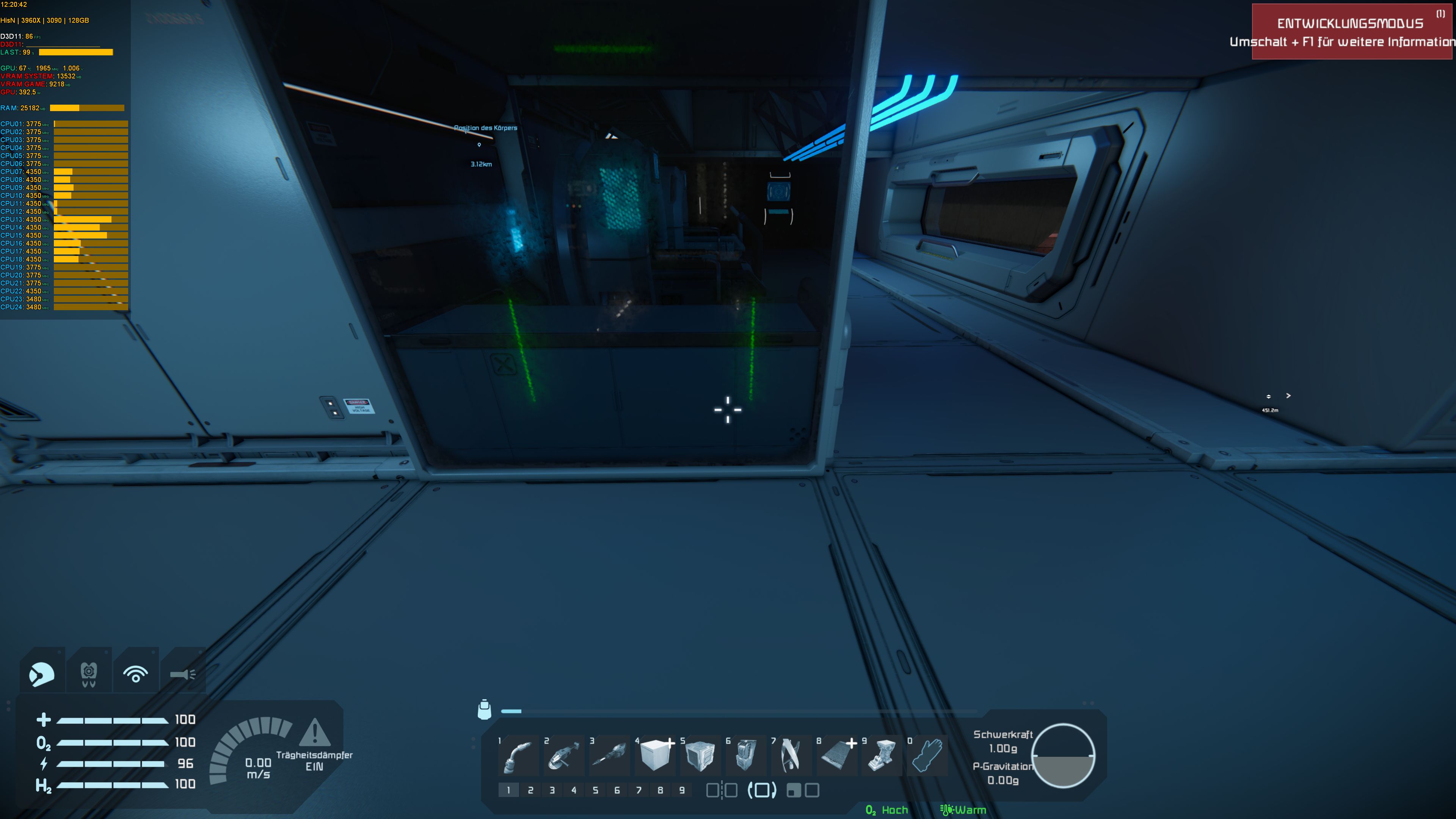Screen dimensions: 1456x819
Task: Click the O2 Hoch status indicator
Action: tap(887, 810)
